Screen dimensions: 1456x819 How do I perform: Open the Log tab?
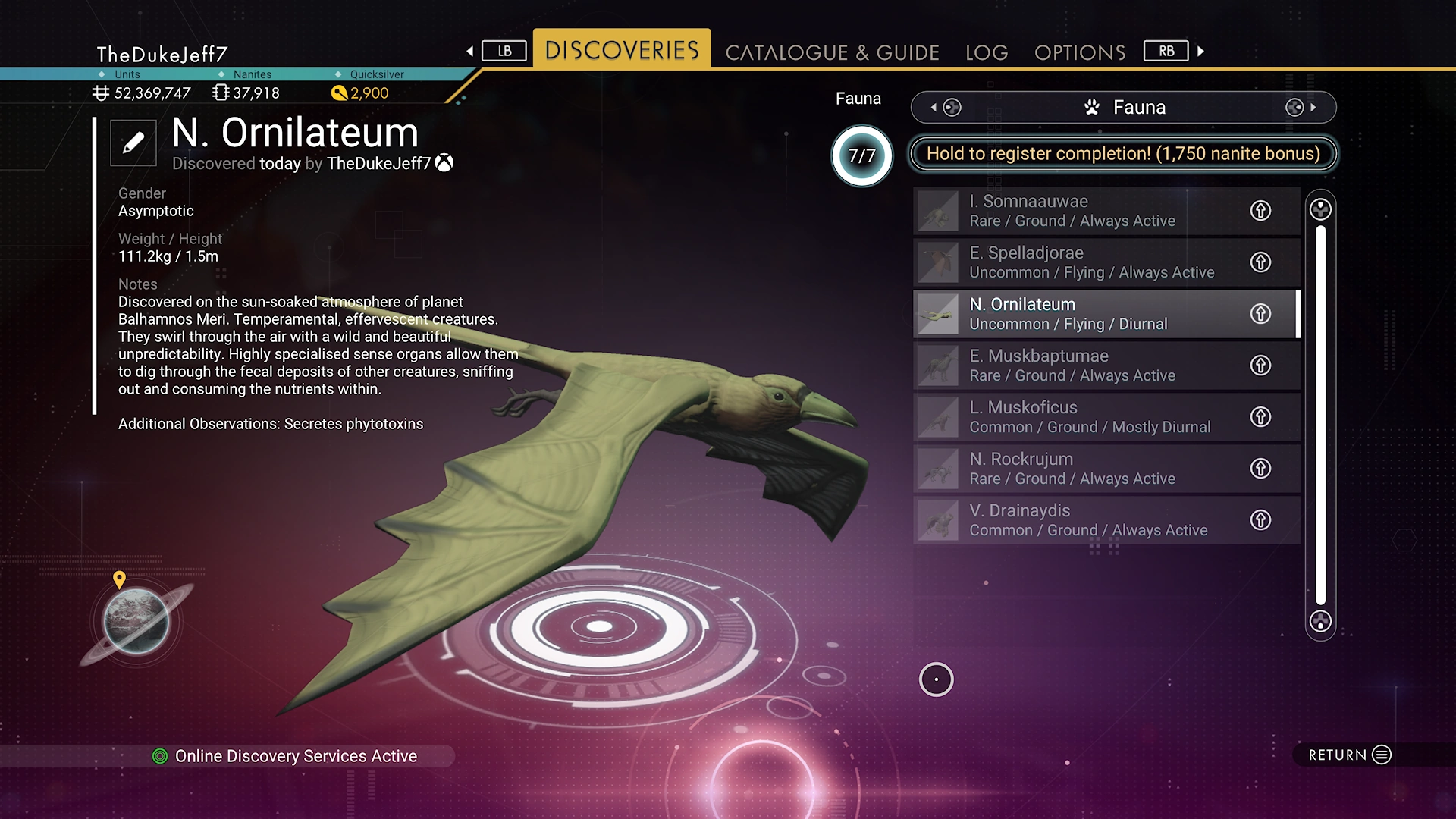[x=987, y=52]
